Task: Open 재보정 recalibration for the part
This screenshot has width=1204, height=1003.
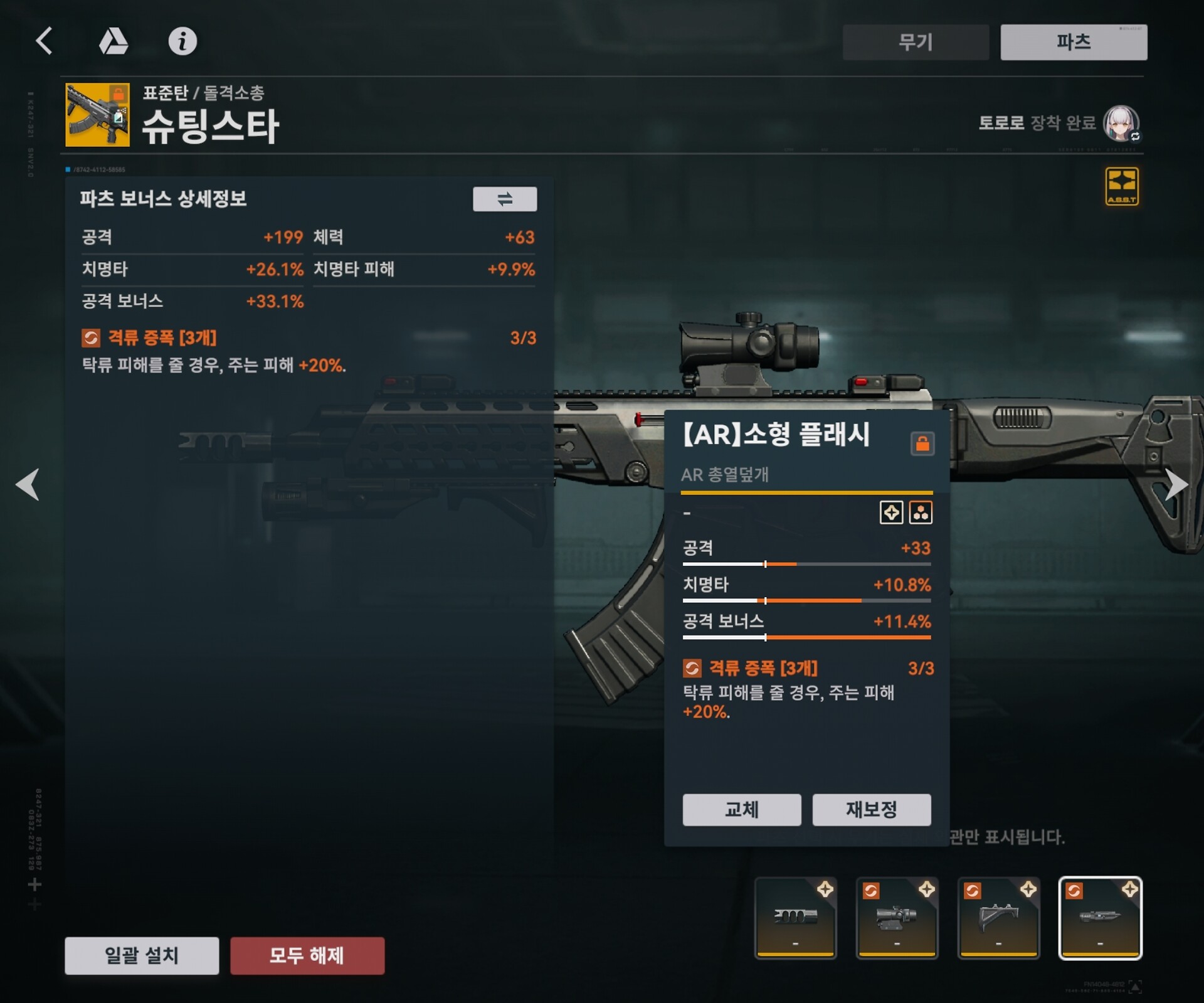Action: tap(872, 809)
